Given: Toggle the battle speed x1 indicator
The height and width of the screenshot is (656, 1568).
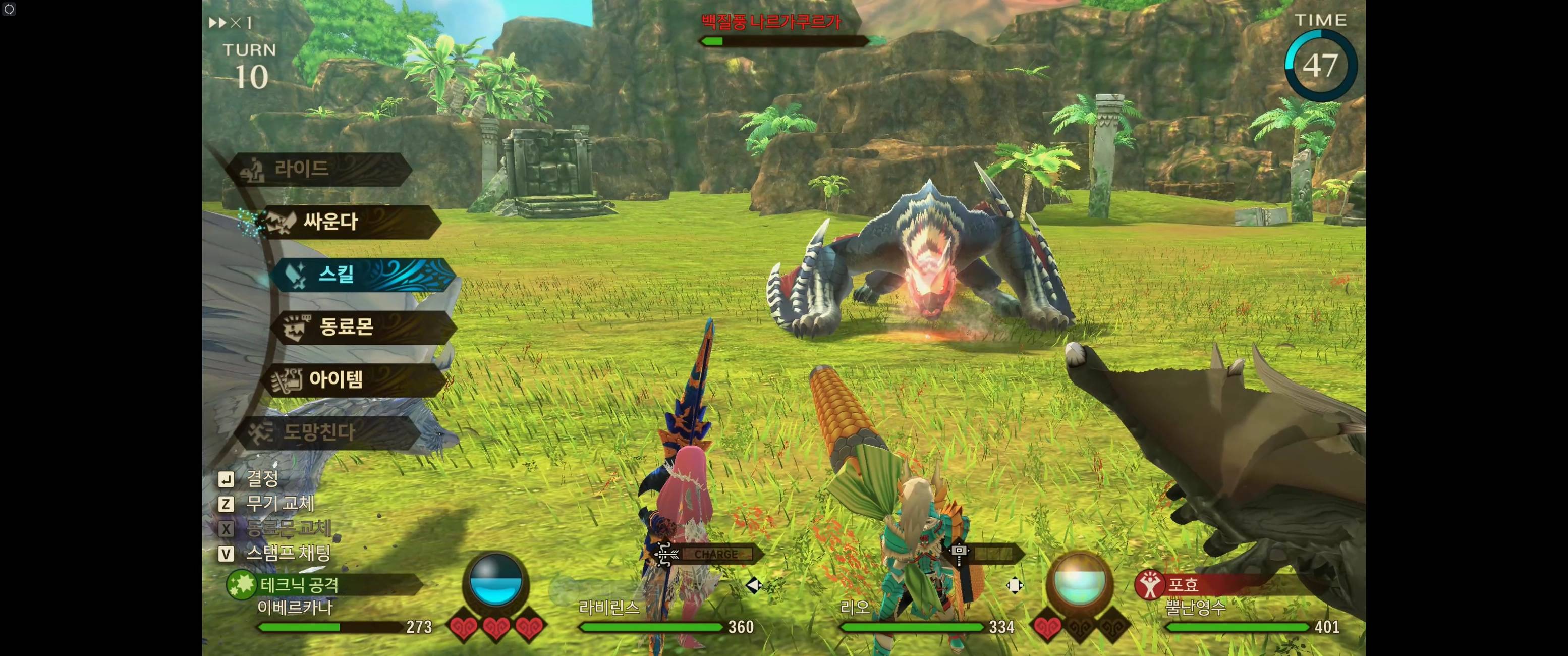Looking at the screenshot, I should tap(231, 23).
